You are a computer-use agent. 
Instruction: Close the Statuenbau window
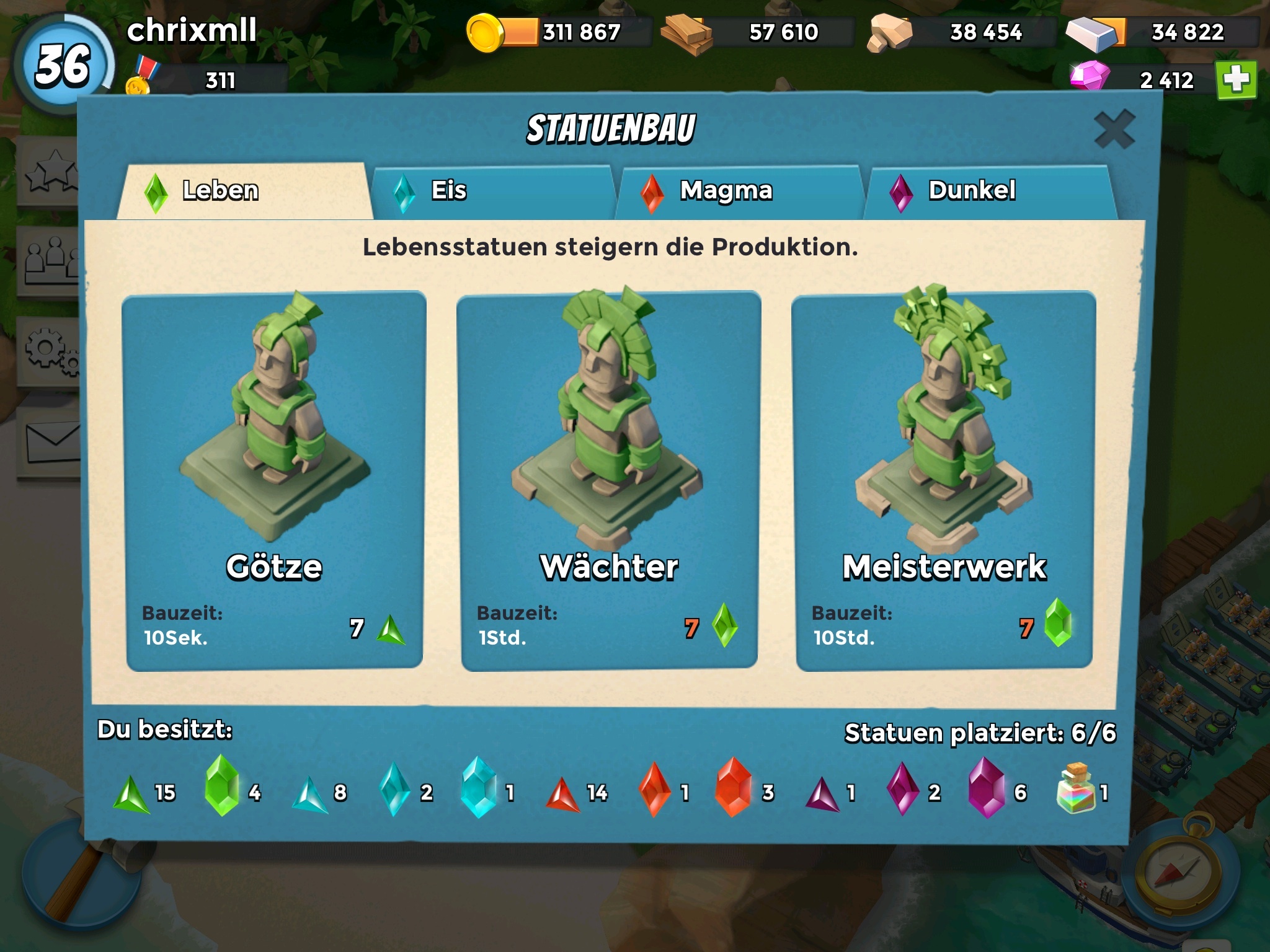(x=1114, y=130)
